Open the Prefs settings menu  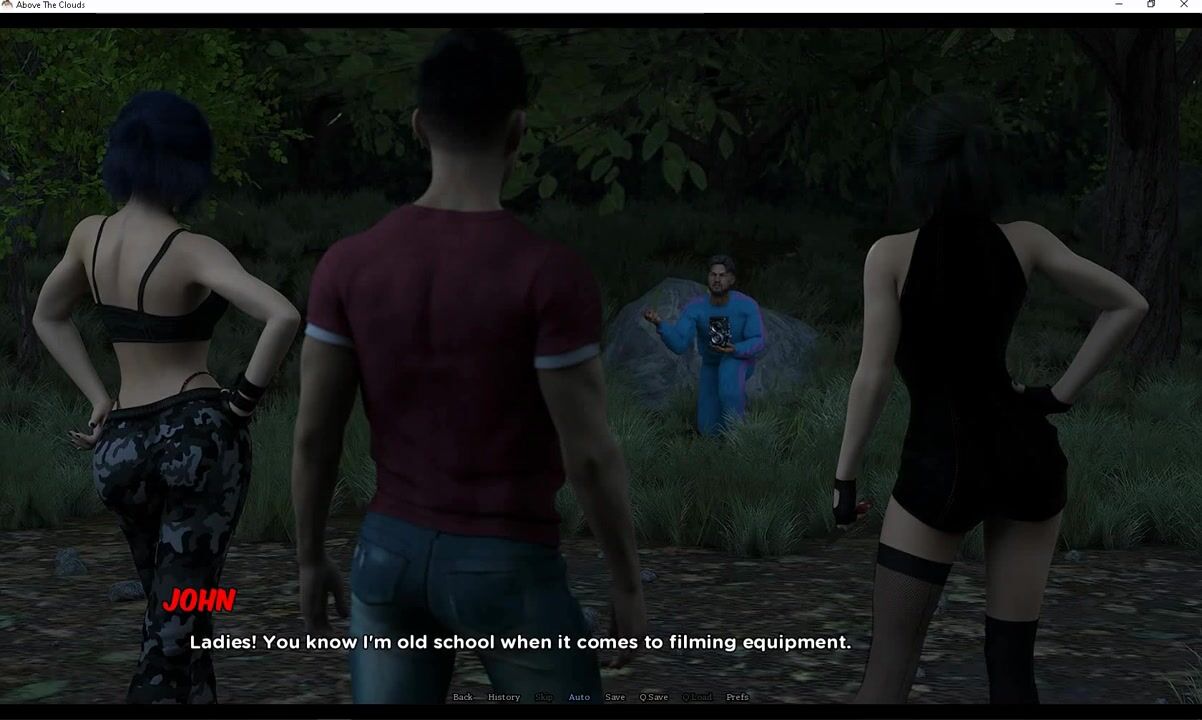(x=737, y=697)
